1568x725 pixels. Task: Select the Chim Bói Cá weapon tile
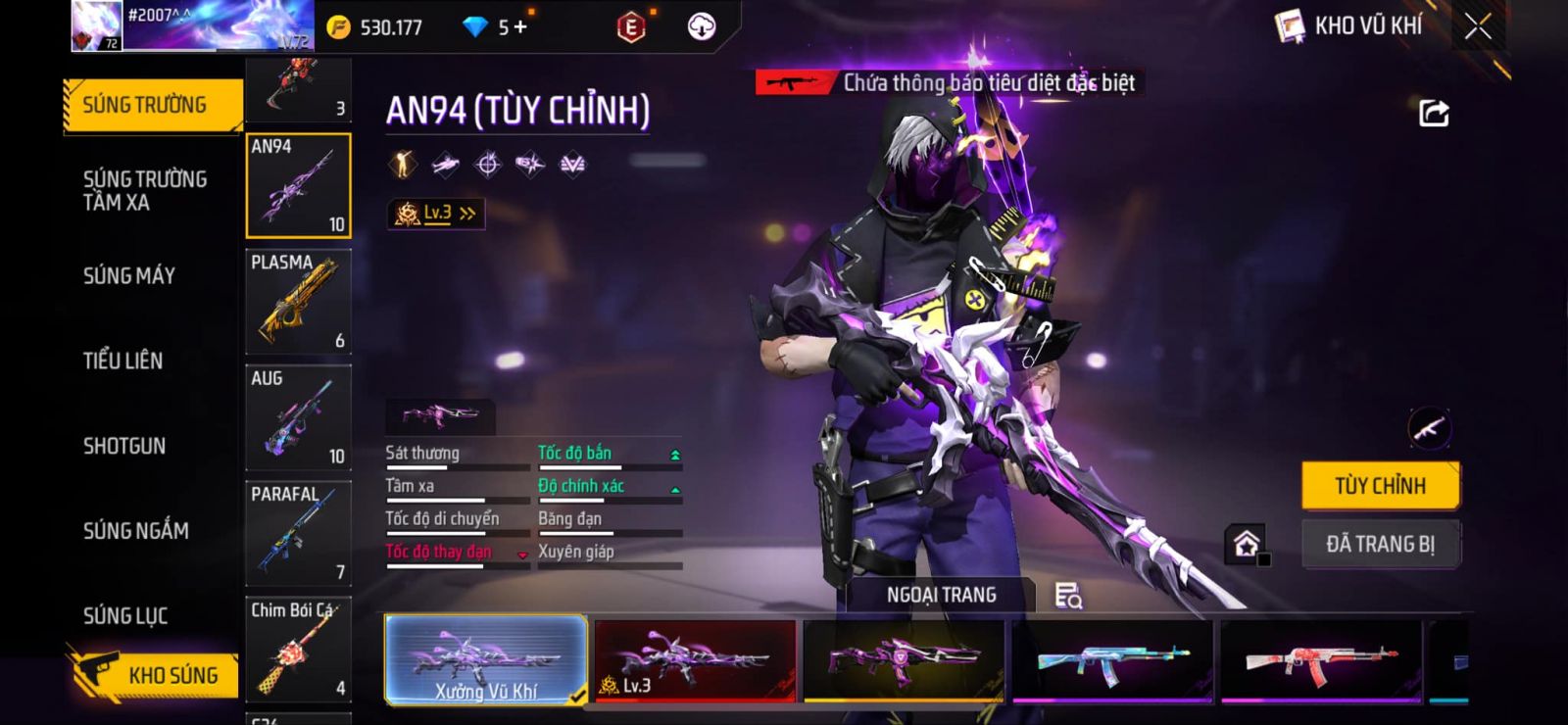[x=298, y=648]
